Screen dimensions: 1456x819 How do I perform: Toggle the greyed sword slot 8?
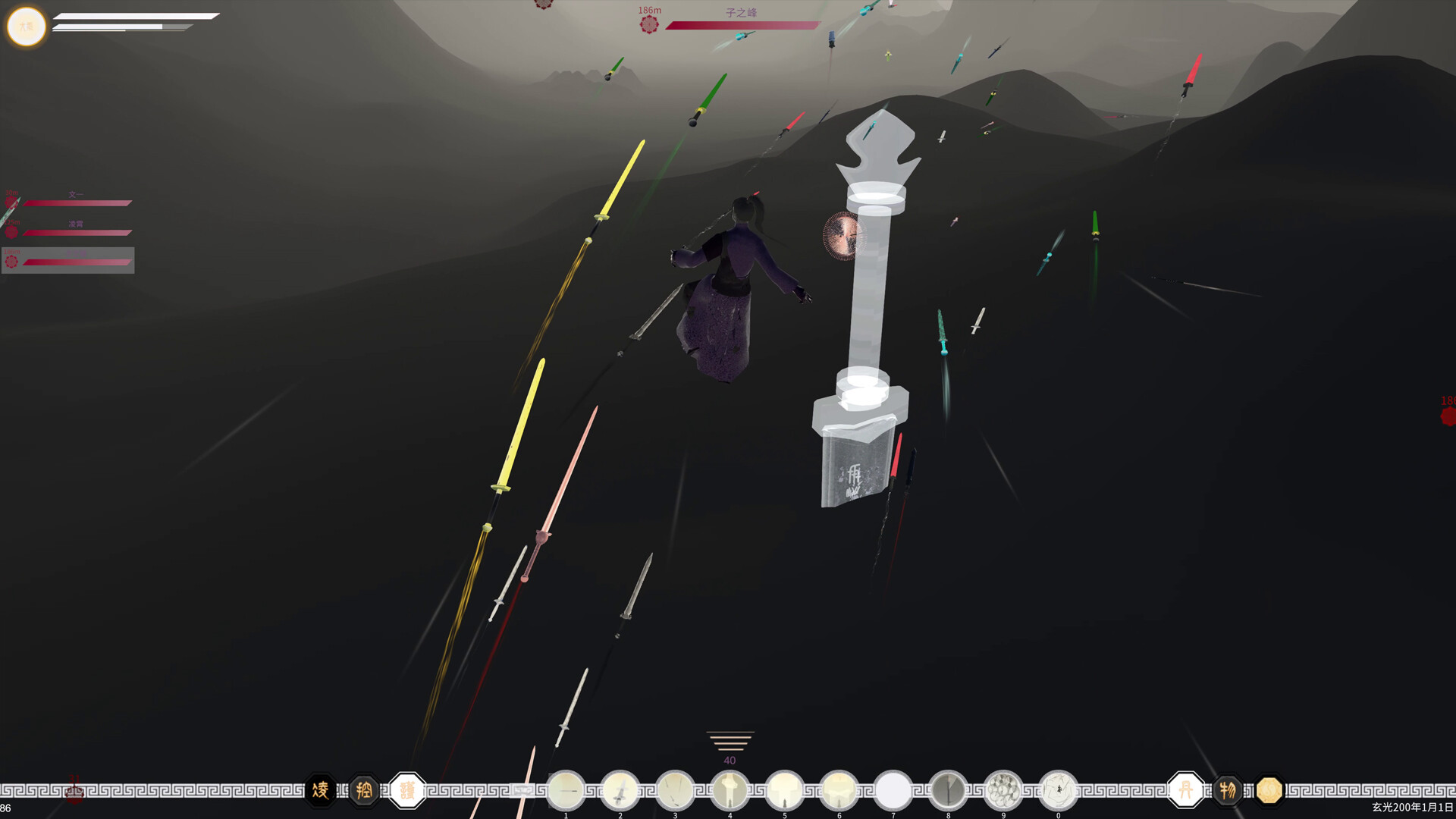pyautogui.click(x=949, y=787)
